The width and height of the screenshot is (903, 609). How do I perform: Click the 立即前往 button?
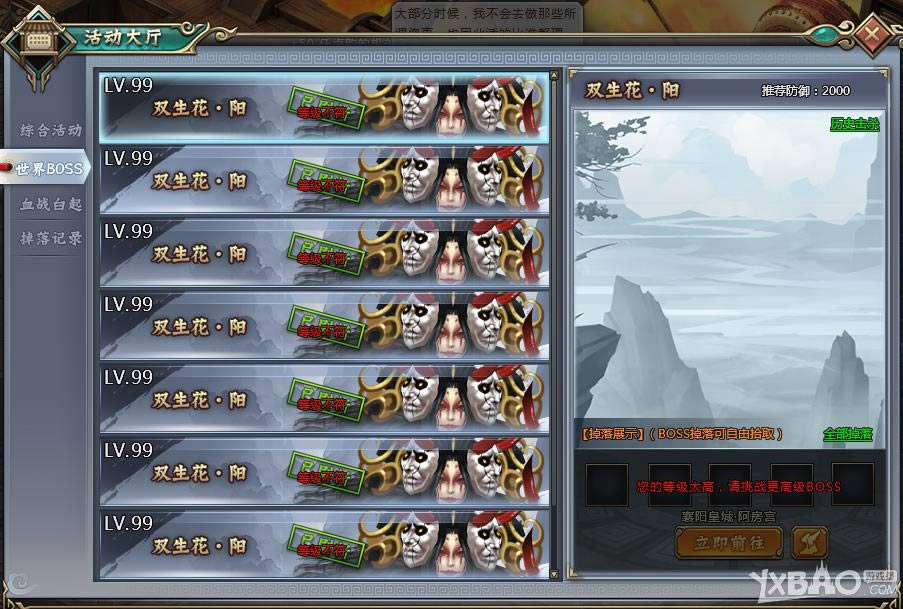728,541
